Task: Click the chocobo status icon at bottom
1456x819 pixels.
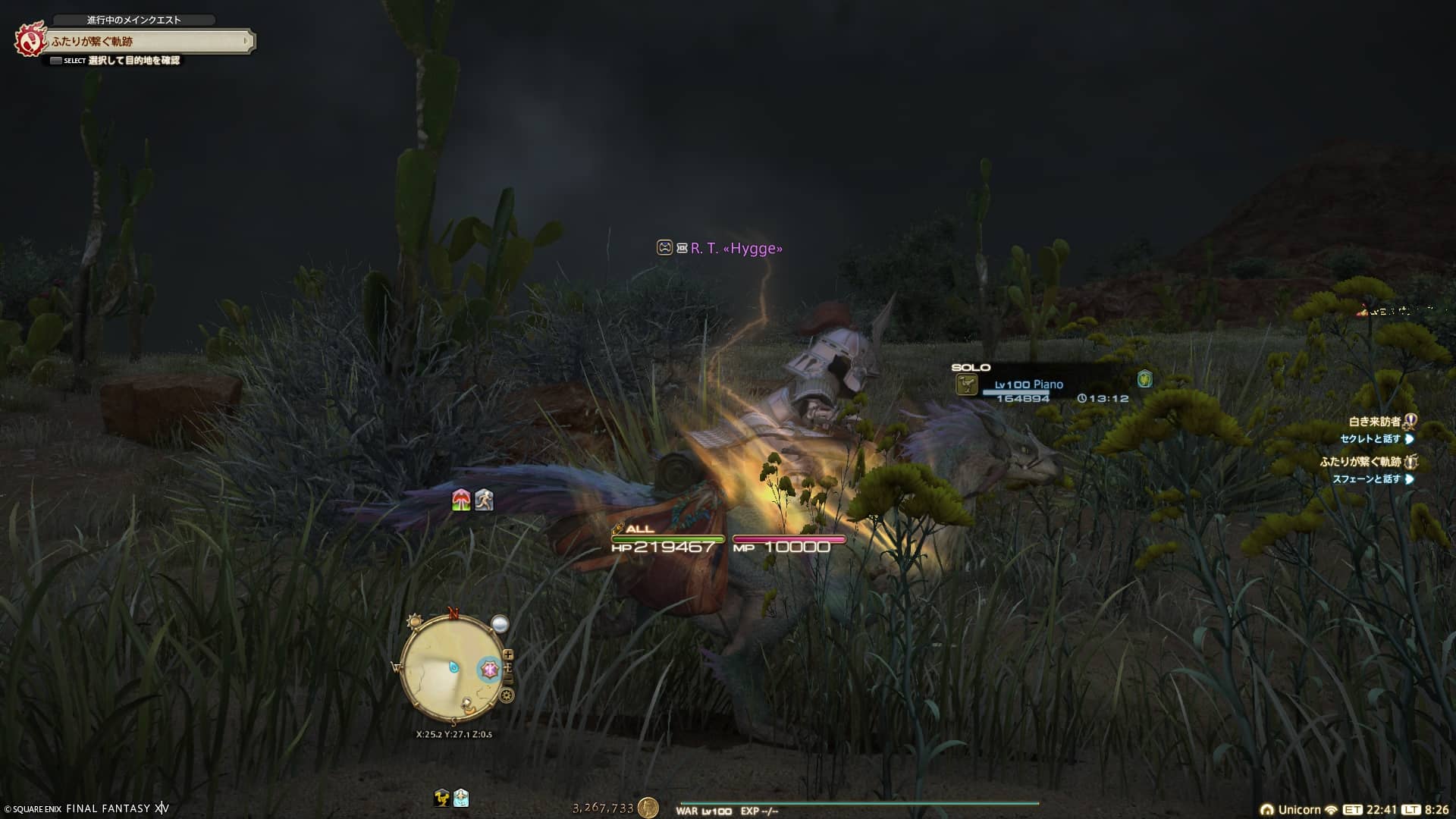Action: click(441, 798)
